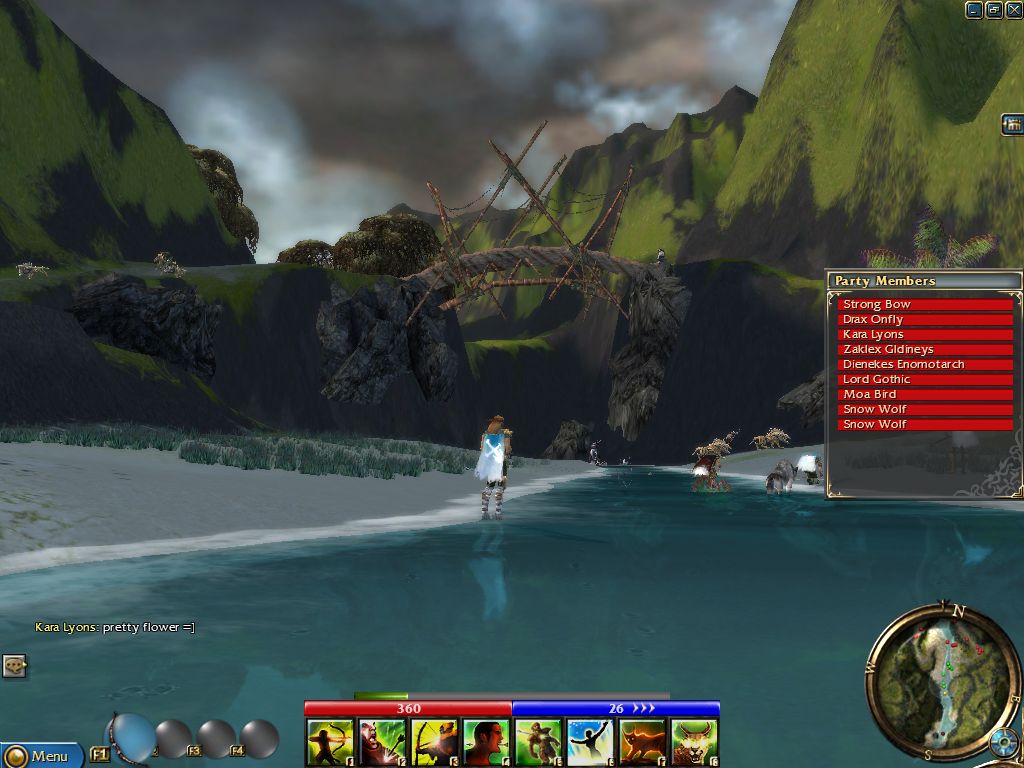Activate the orange cat pet skill
This screenshot has height=768, width=1024.
pyautogui.click(x=642, y=743)
